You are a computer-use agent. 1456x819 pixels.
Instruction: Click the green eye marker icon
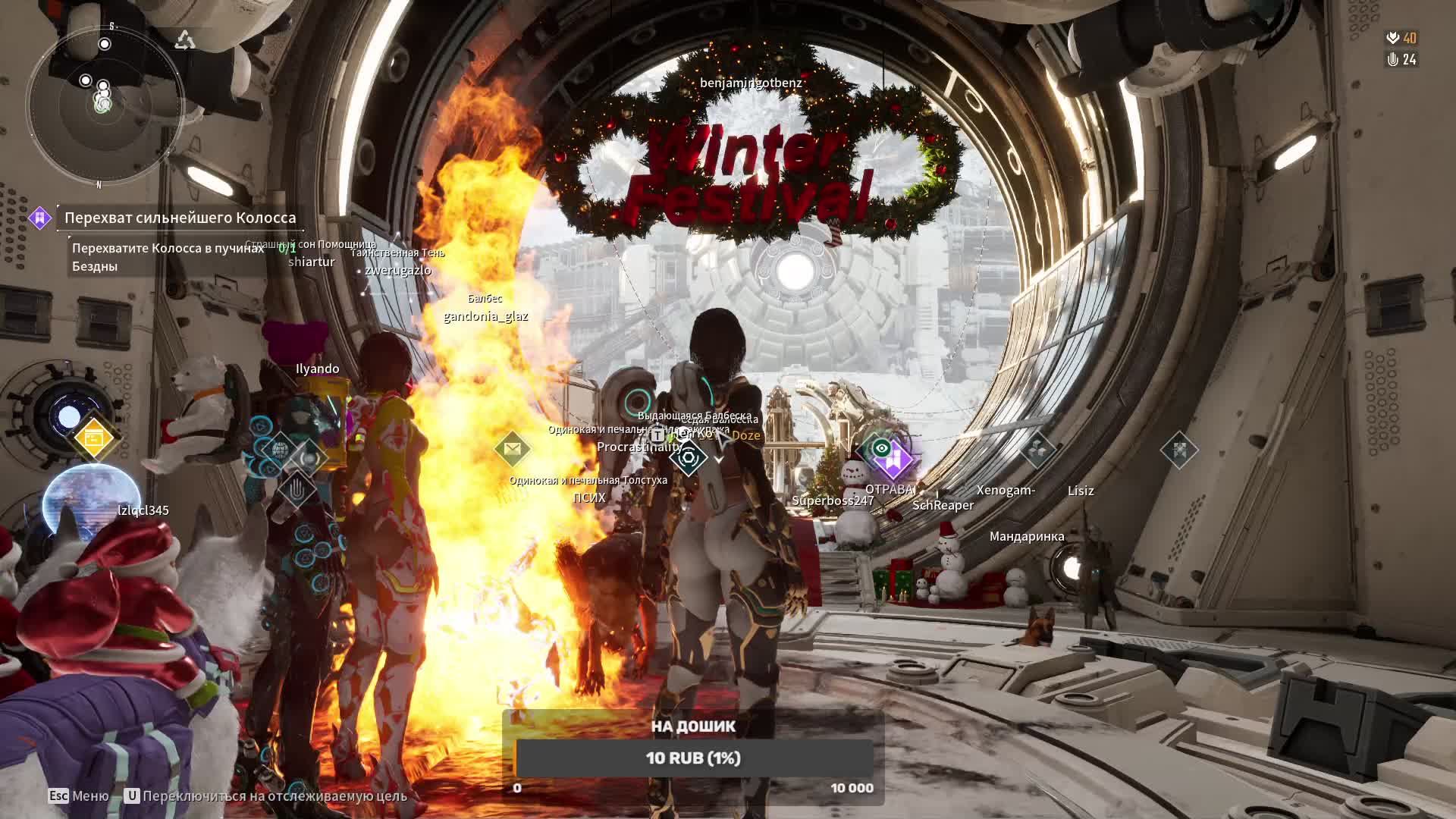click(881, 448)
